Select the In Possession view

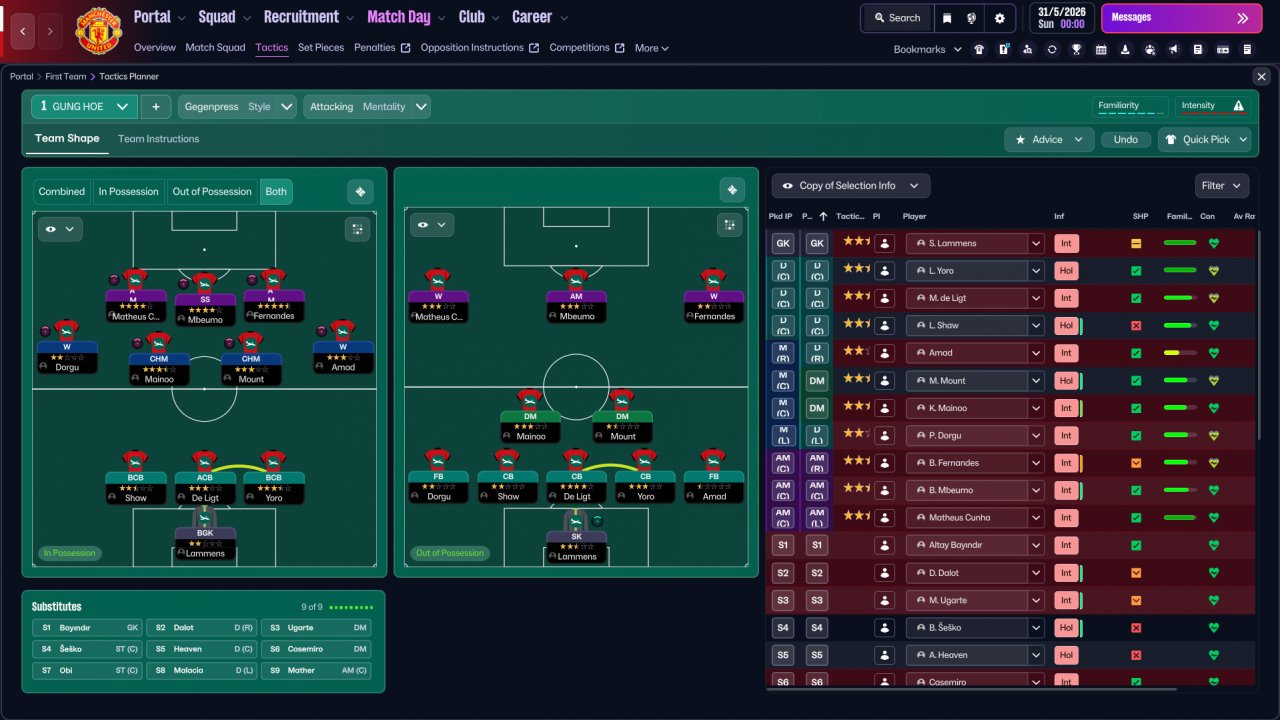click(128, 192)
